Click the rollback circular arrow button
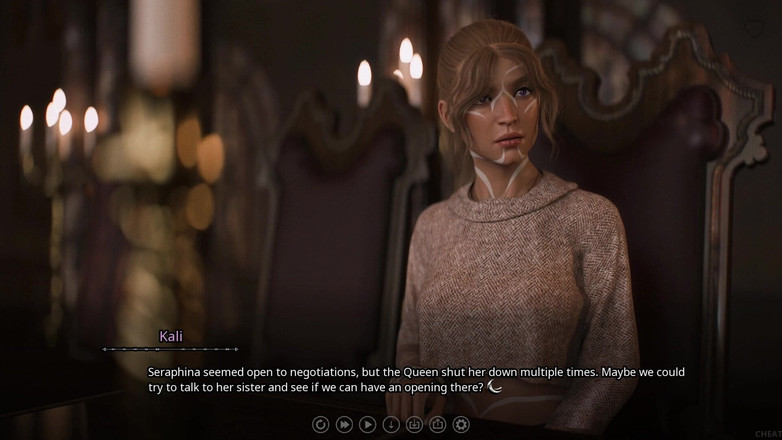 click(x=320, y=424)
